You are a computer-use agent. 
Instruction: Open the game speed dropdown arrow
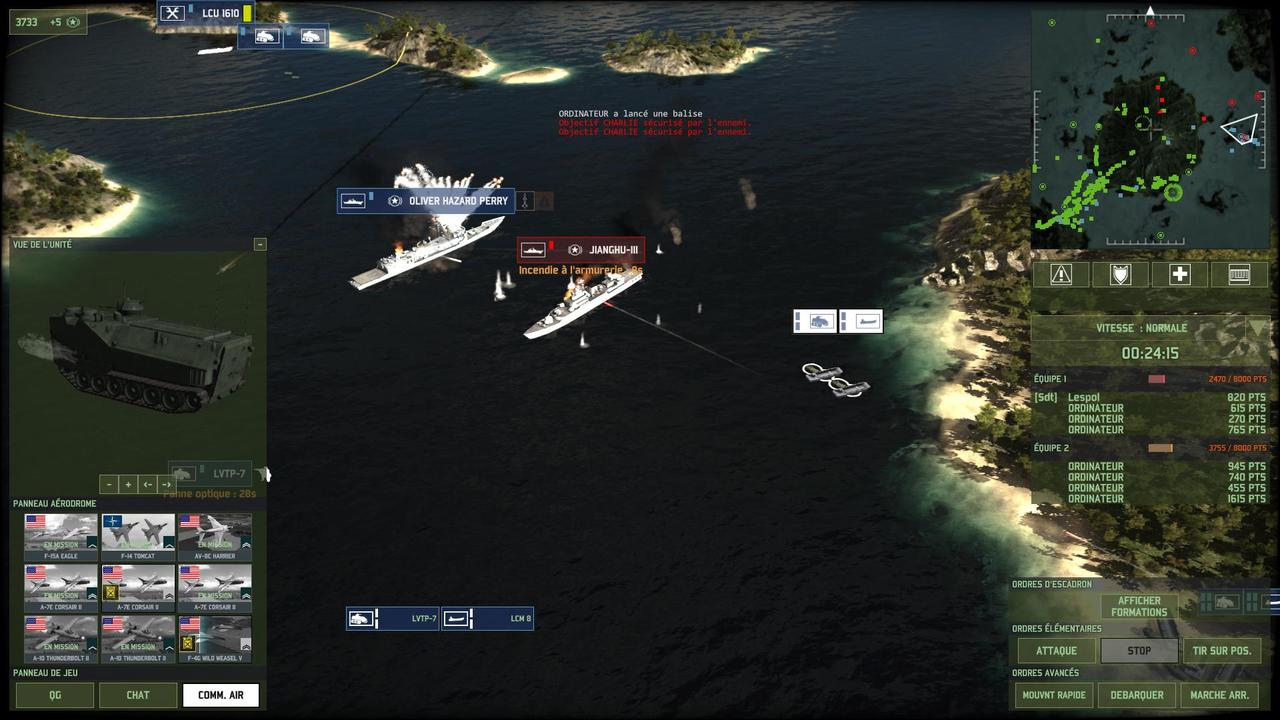[1258, 328]
